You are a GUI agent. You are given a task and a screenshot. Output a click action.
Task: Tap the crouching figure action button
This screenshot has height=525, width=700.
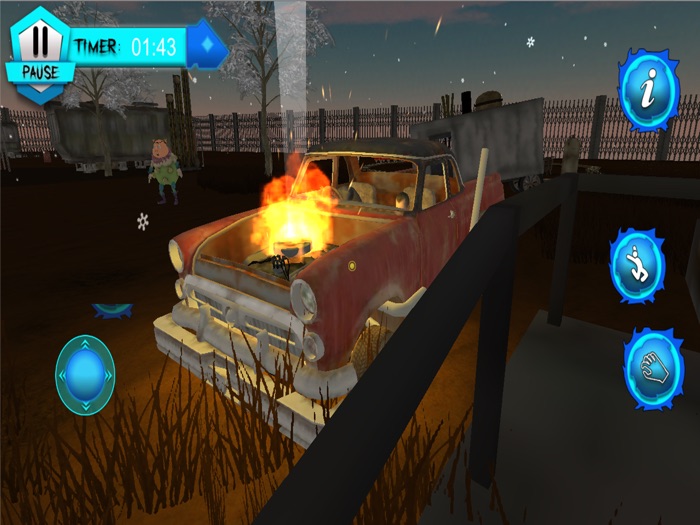coord(637,265)
